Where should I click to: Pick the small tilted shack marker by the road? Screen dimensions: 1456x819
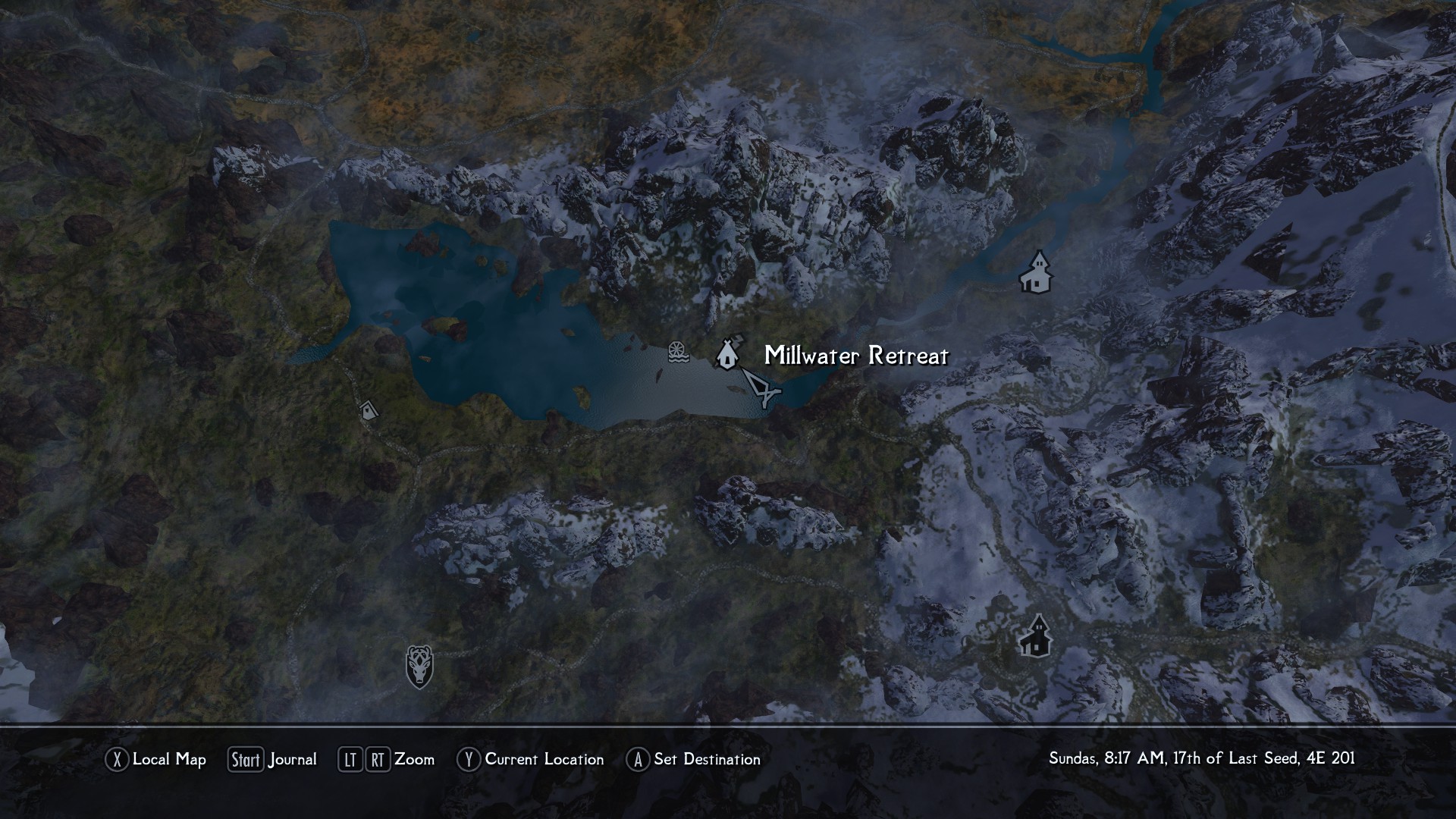pos(369,410)
